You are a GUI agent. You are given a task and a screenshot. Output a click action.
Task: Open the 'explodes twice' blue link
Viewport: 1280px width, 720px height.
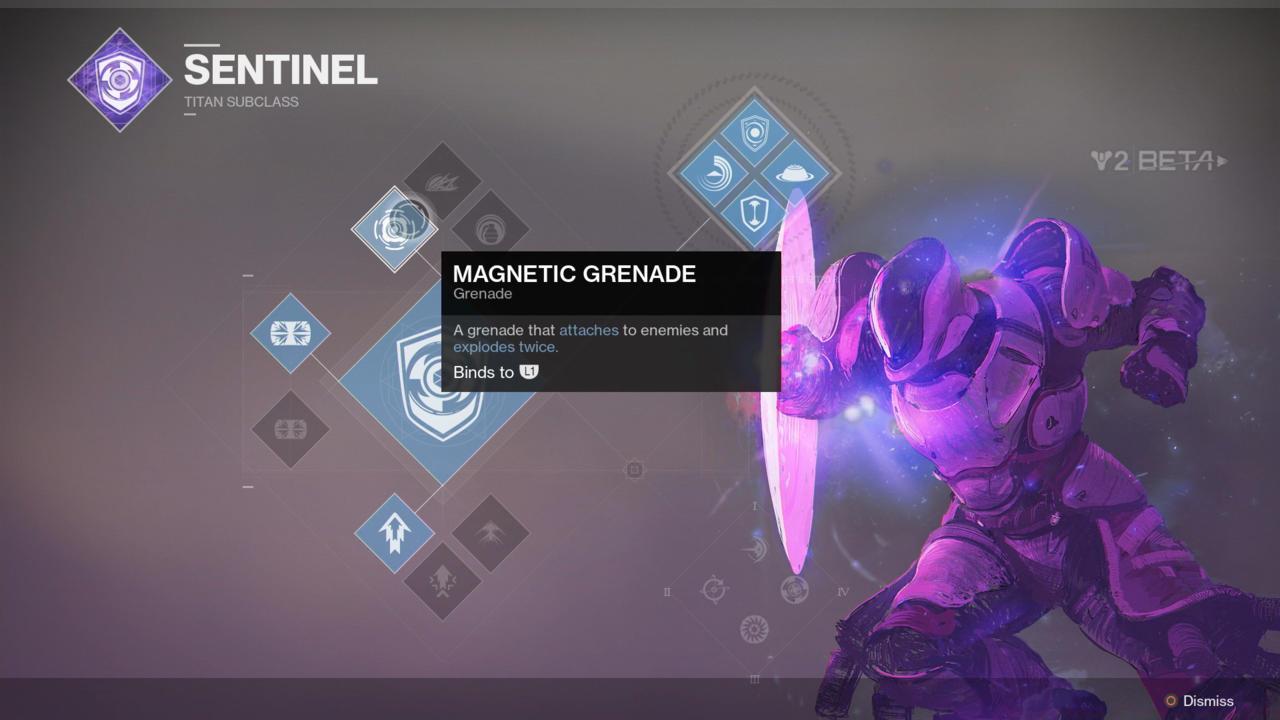[x=503, y=347]
